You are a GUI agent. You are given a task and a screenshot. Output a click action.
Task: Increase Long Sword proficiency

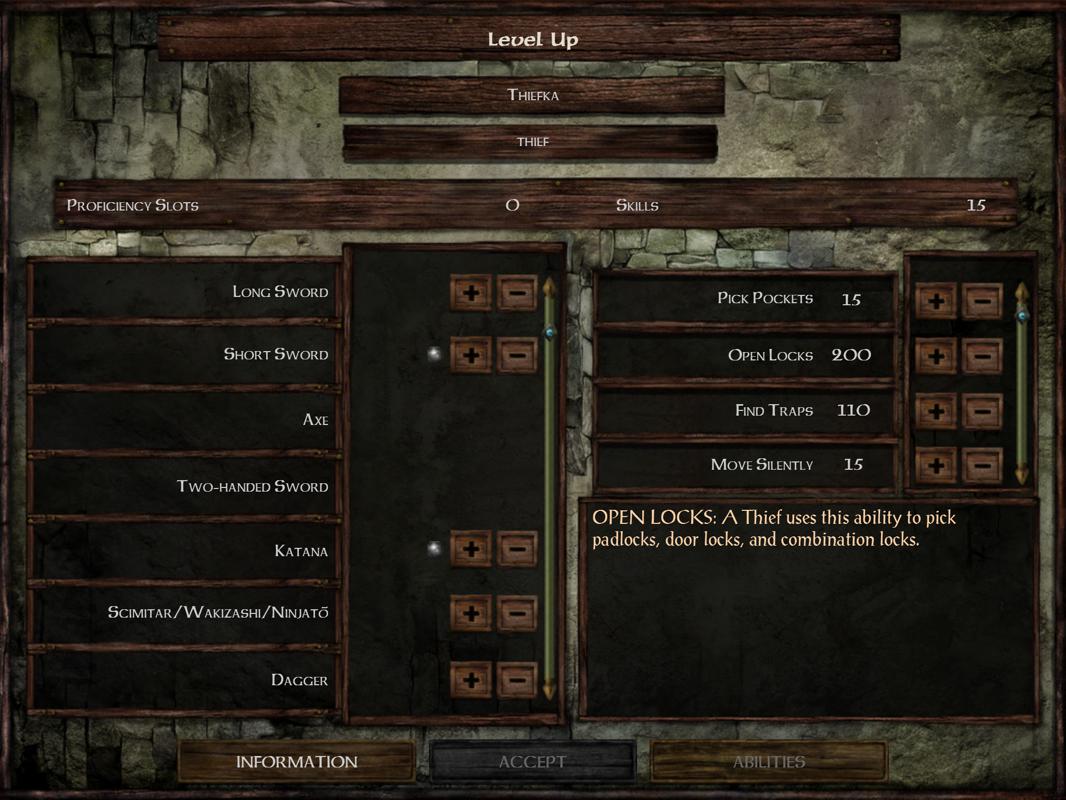click(471, 293)
